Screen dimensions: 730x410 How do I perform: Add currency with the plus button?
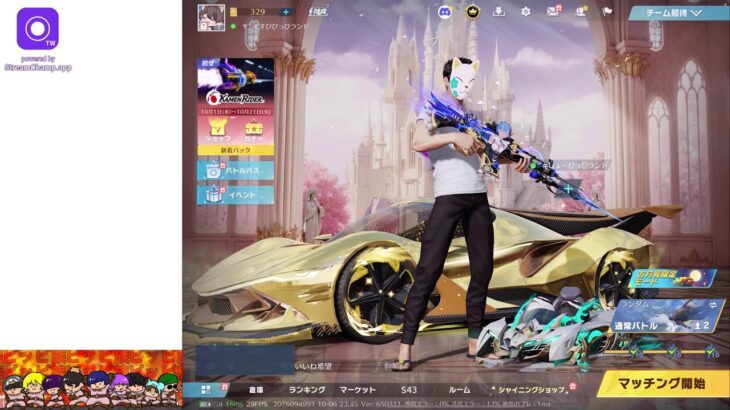[x=287, y=12]
